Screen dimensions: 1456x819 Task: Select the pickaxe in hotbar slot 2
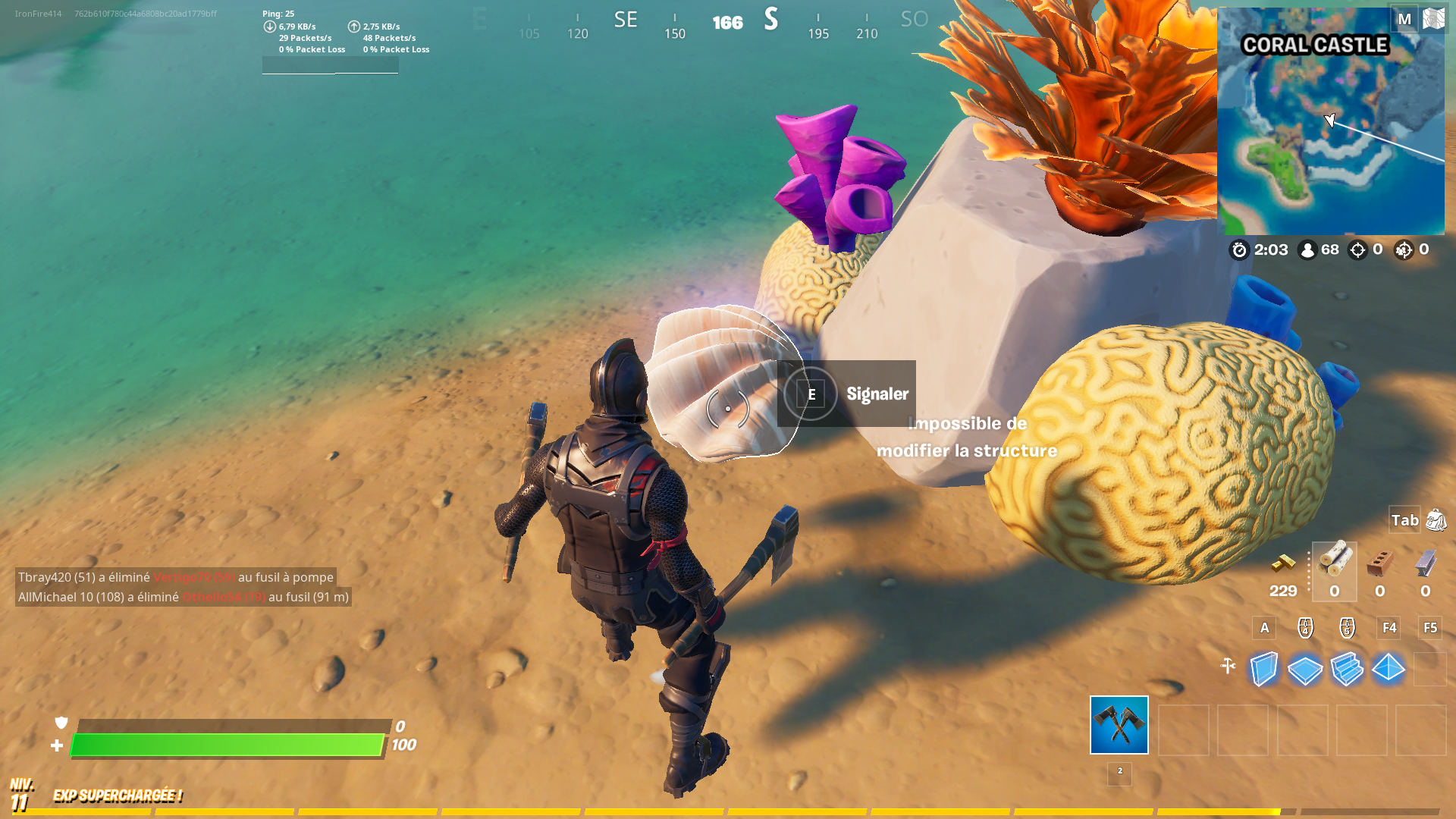coord(1119,726)
